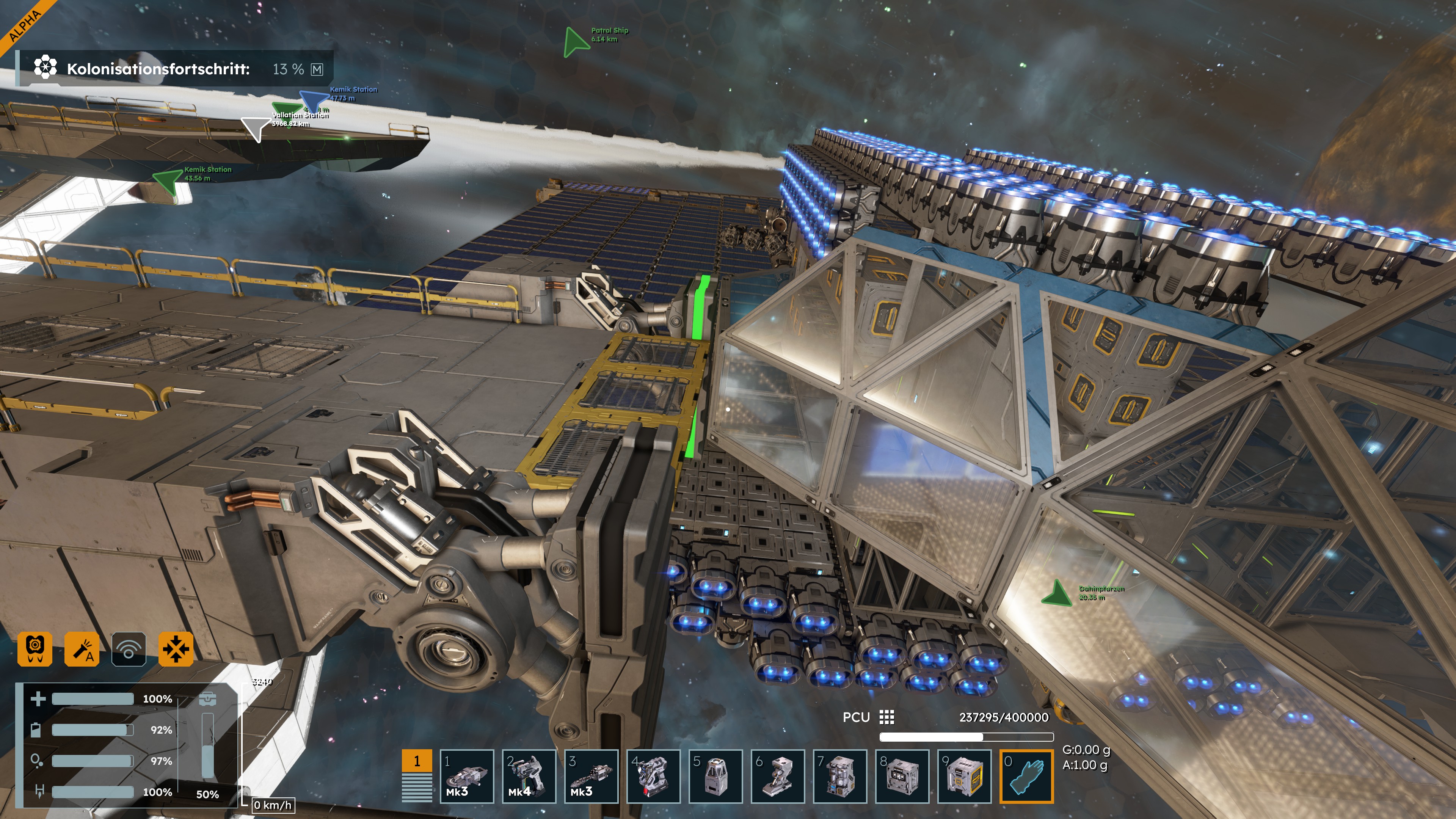Select the seat-like block in slot 6
This screenshot has height=819, width=1456.
[777, 775]
